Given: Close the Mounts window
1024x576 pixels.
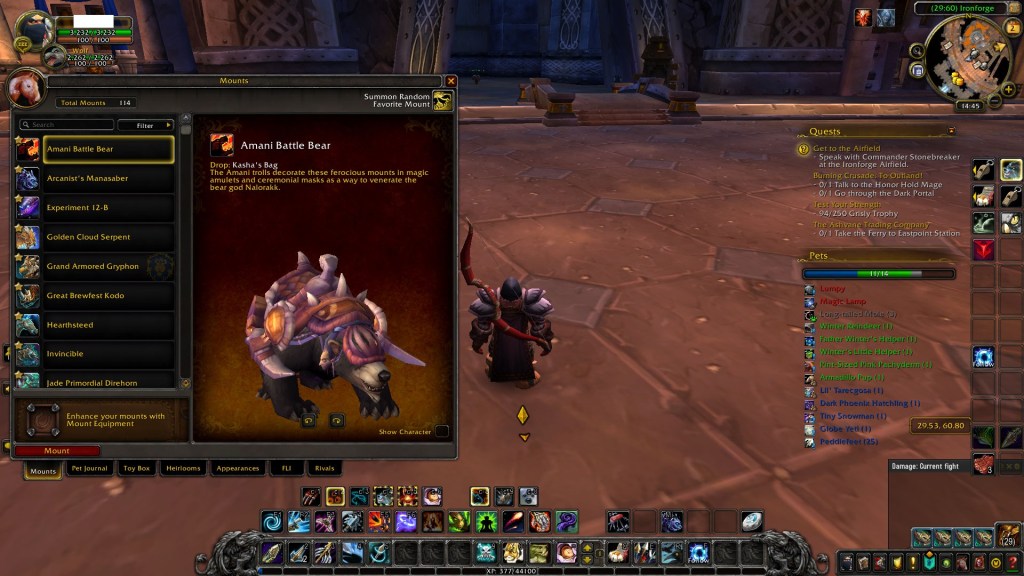Looking at the screenshot, I should point(451,81).
